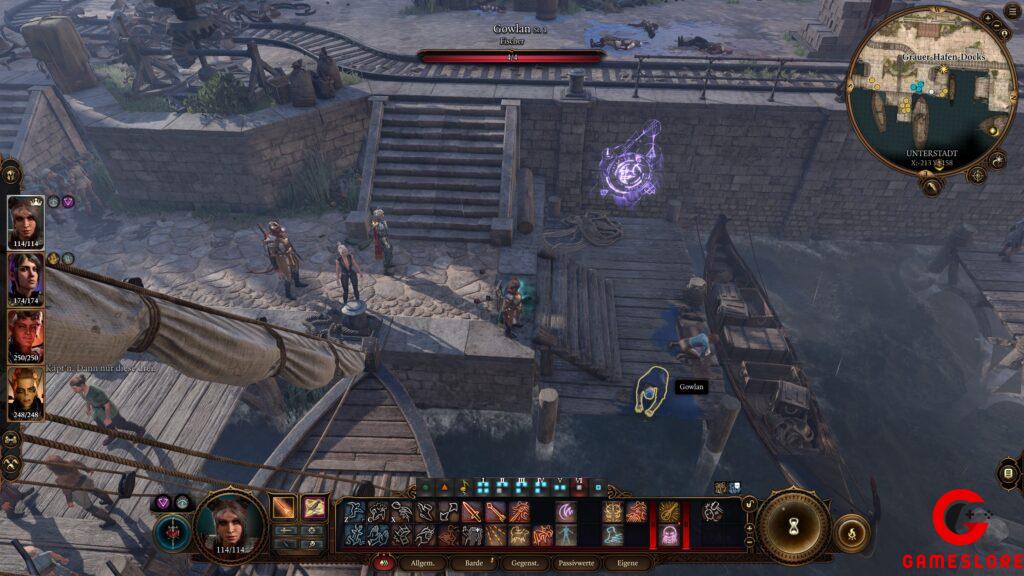Screen dimensions: 1024x576
Task: Select the melee weapon attack slot
Action: click(285, 508)
